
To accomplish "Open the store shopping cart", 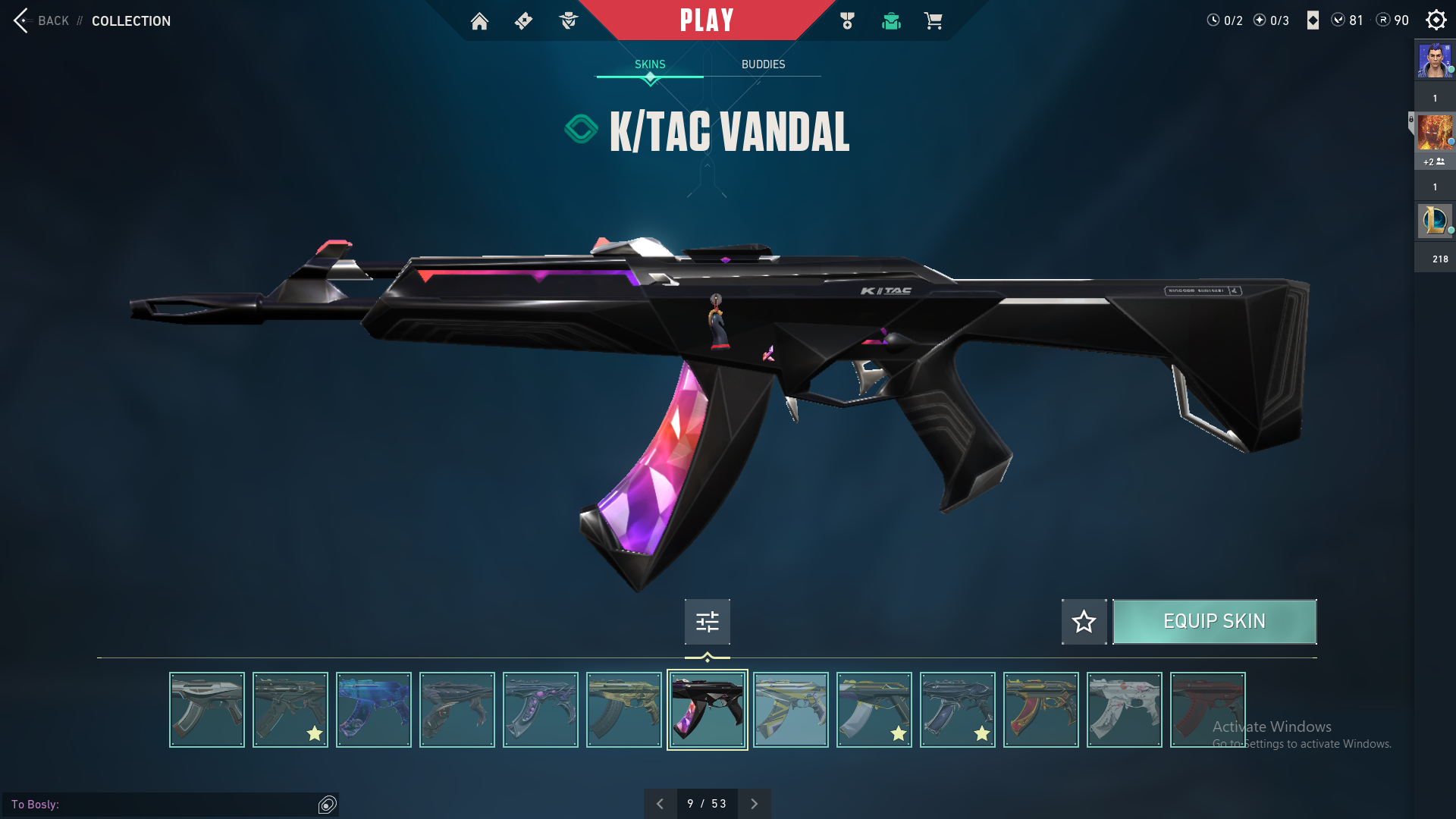I will (x=933, y=21).
